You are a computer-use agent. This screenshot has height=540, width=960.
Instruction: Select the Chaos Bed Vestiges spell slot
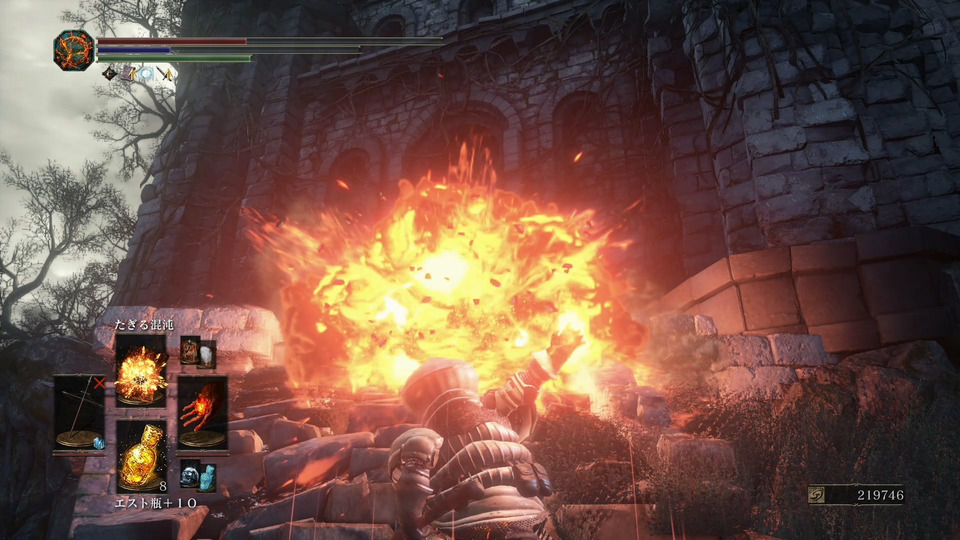coord(141,370)
